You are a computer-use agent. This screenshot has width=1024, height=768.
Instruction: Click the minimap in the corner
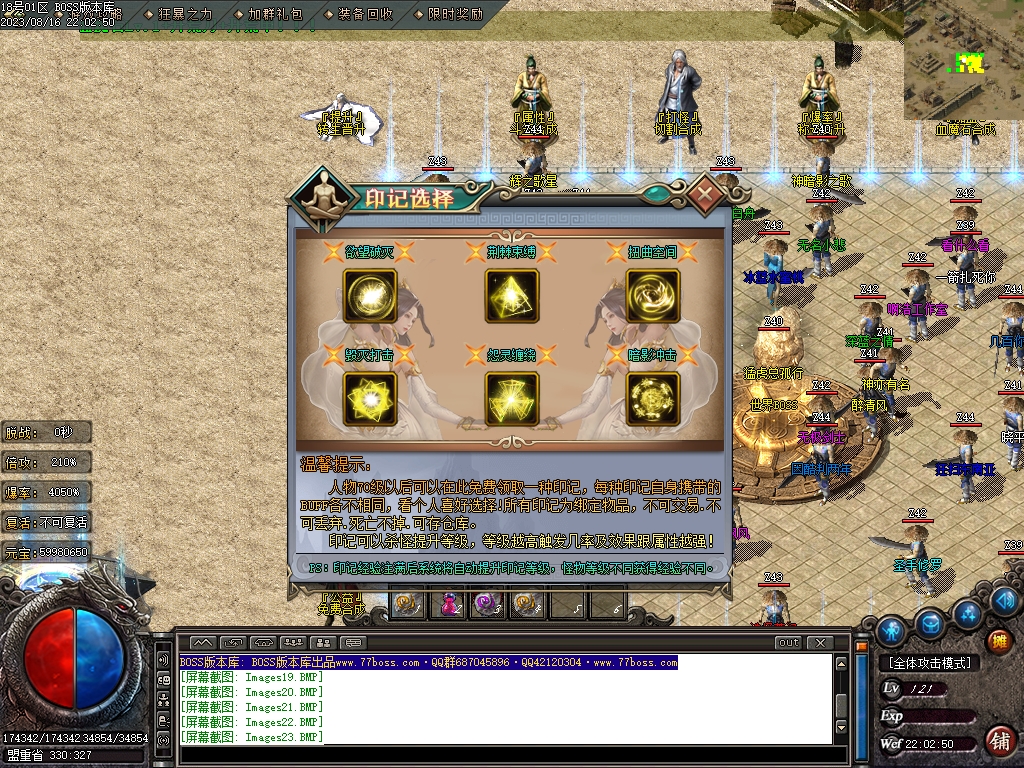coord(963,60)
